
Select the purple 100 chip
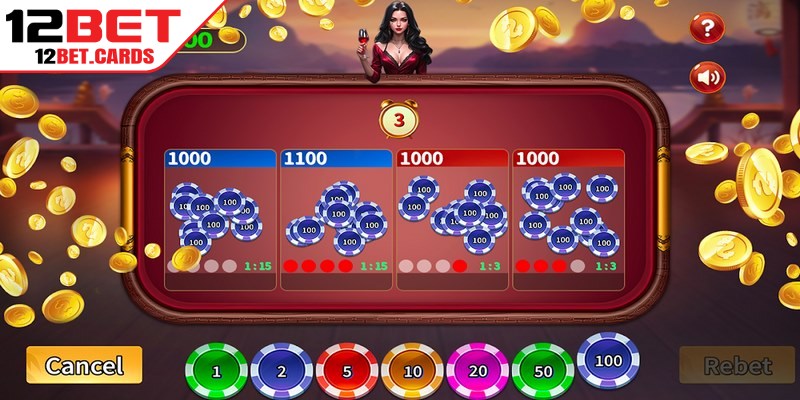click(607, 359)
